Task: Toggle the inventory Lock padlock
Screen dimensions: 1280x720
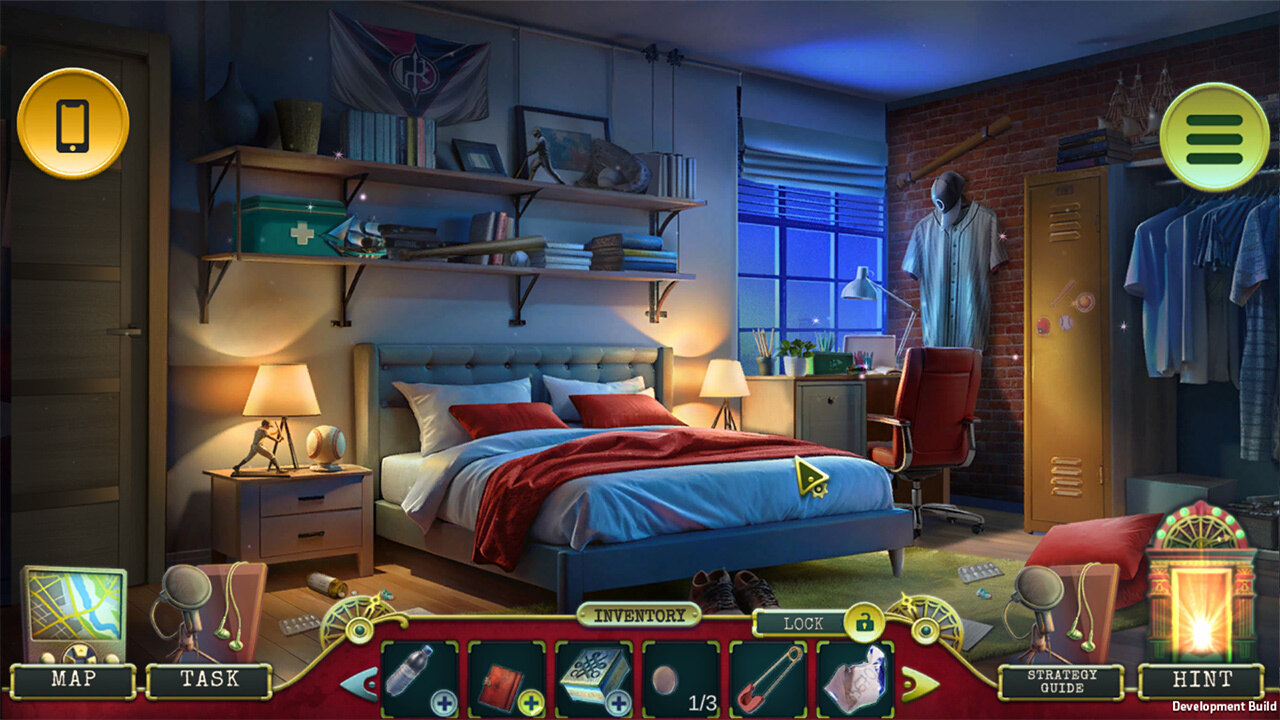Action: tap(863, 623)
